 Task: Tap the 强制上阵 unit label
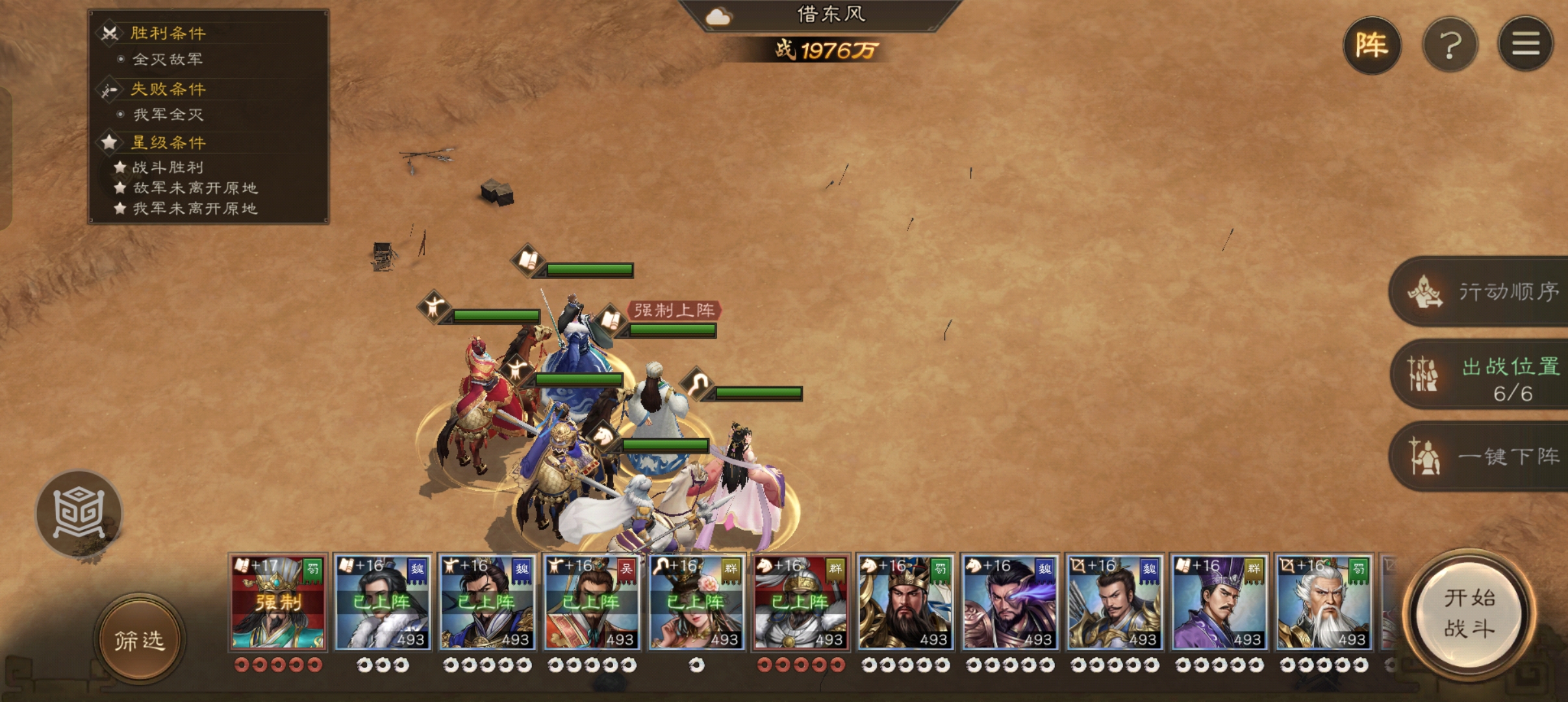coord(674,310)
